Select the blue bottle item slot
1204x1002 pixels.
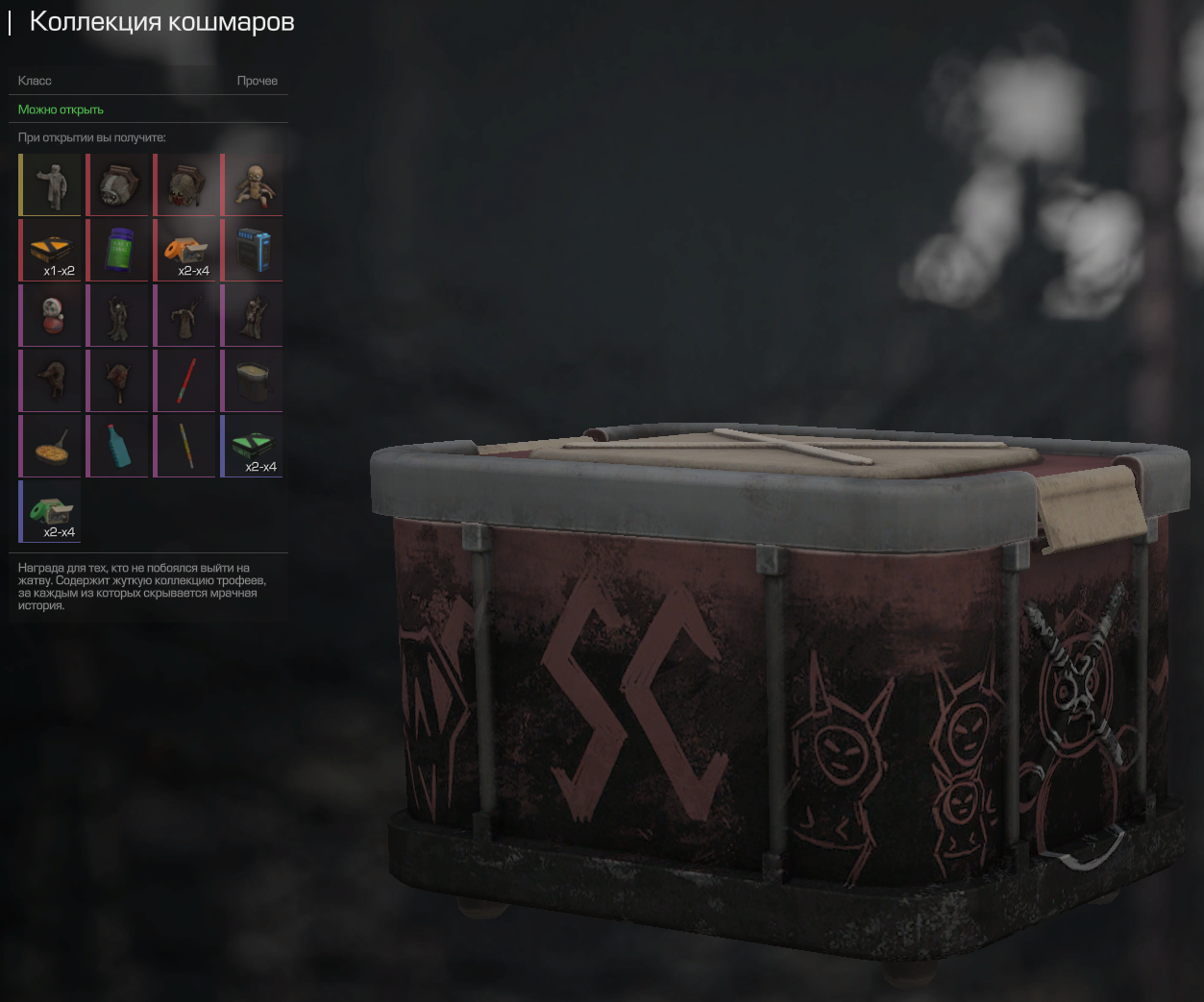118,446
